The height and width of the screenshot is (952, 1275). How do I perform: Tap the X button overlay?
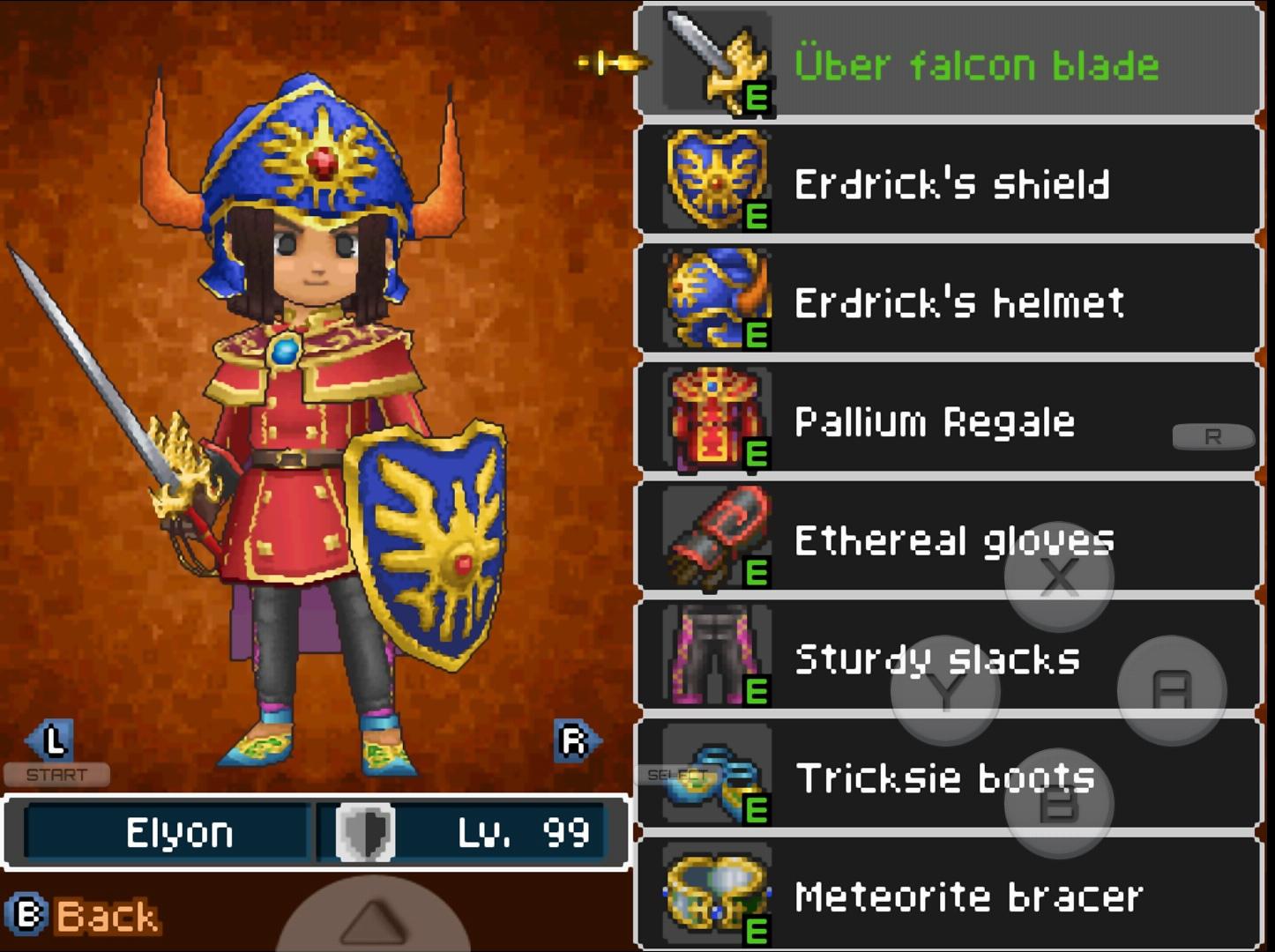tap(1058, 577)
